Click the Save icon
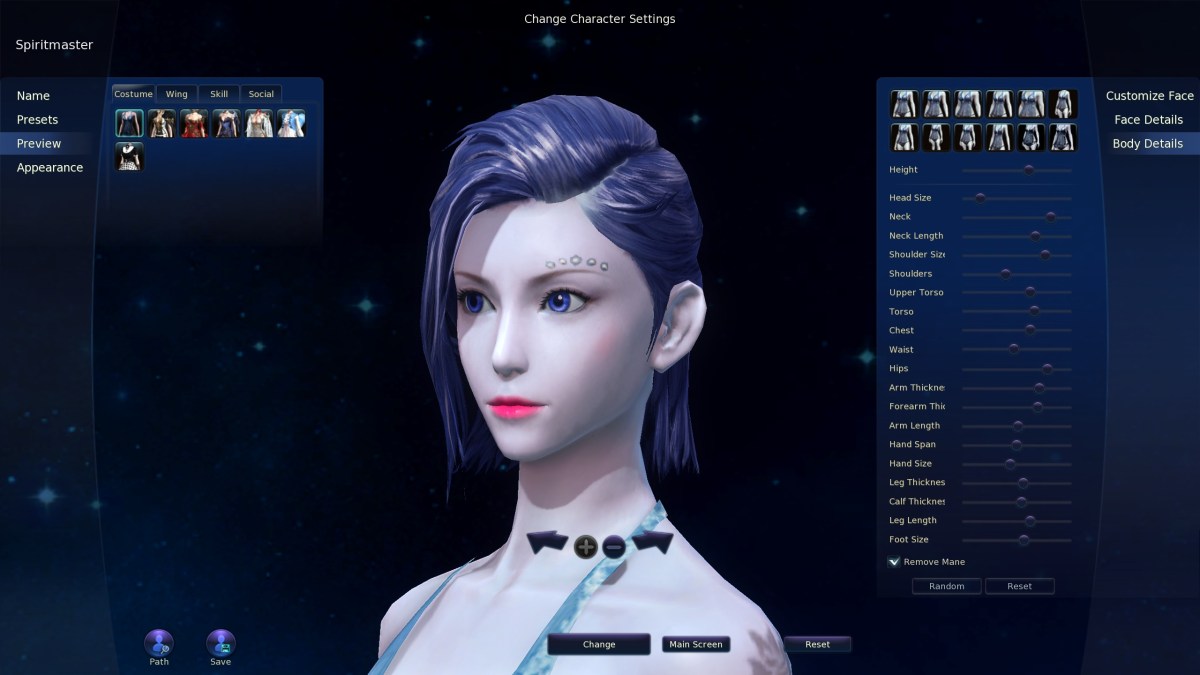This screenshot has height=675, width=1200. point(220,644)
